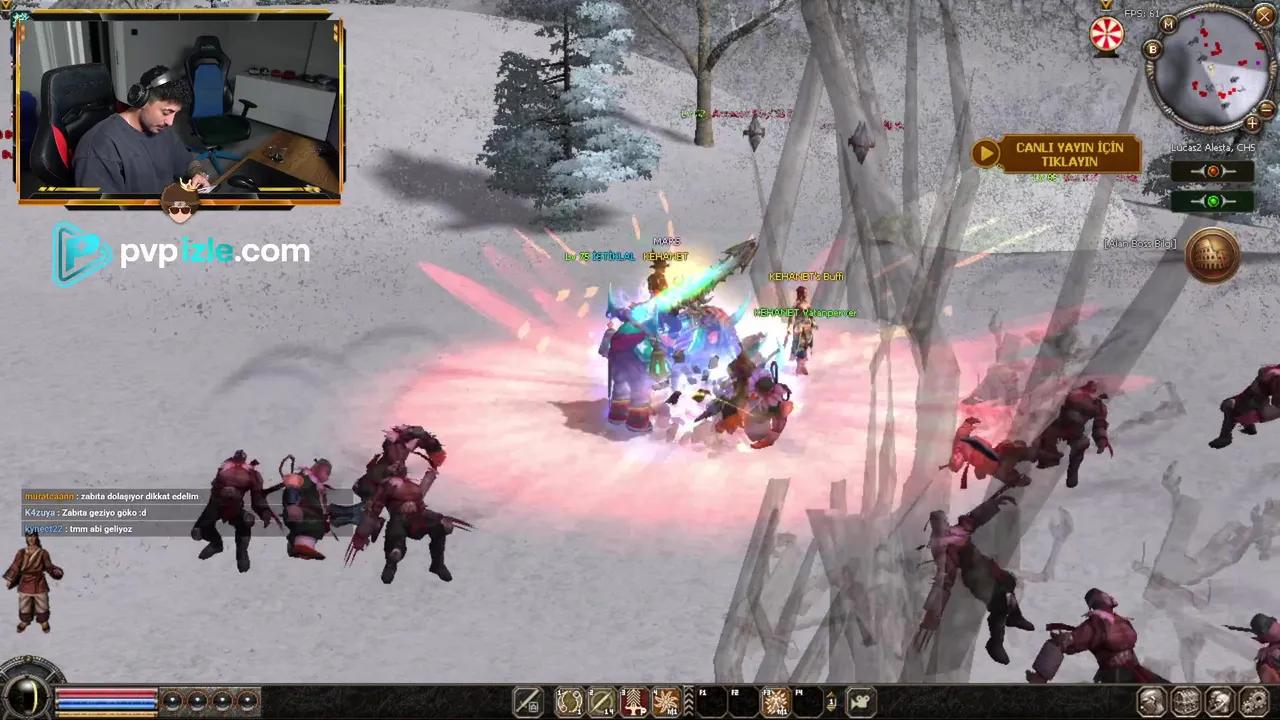Click the small up-arrow stack beside the F4 bar
The width and height of the screenshot is (1280, 720).
[832, 700]
